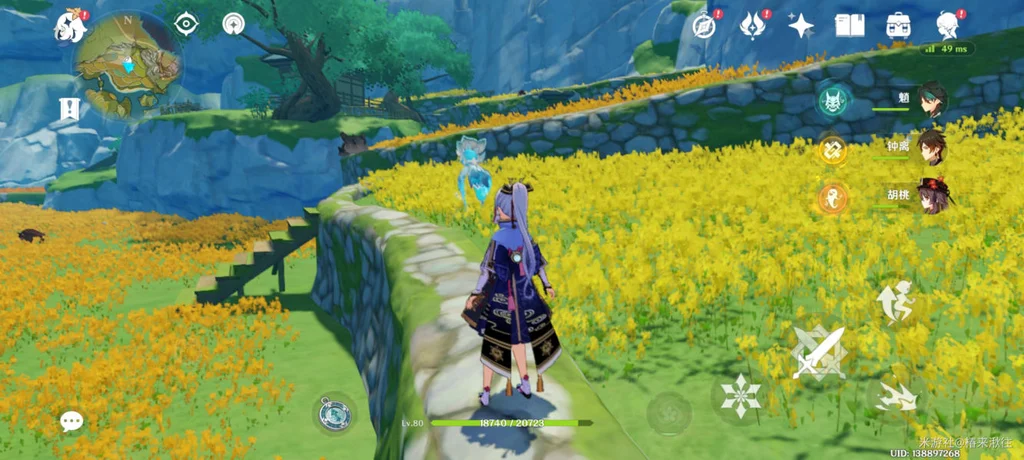Open the chat speech bubble
Viewport: 1024px width, 460px height.
coord(71,422)
